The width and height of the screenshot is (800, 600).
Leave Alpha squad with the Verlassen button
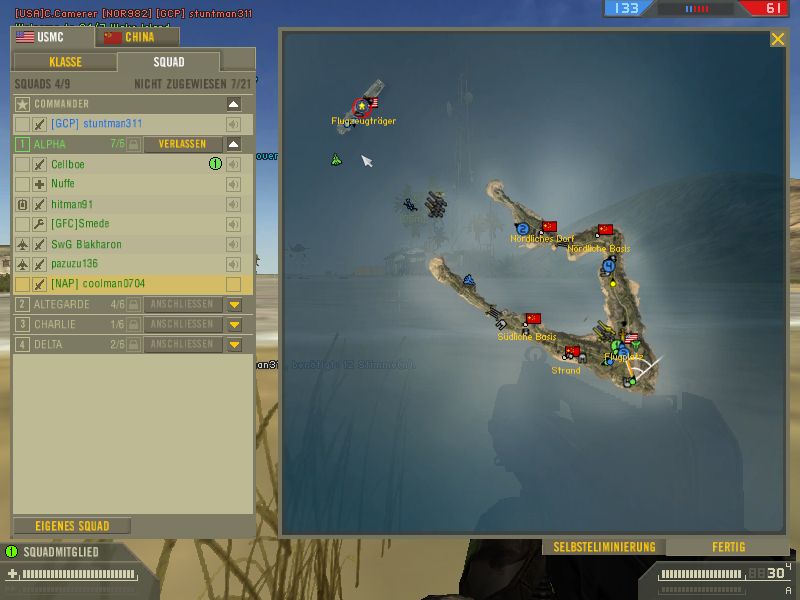(x=182, y=144)
